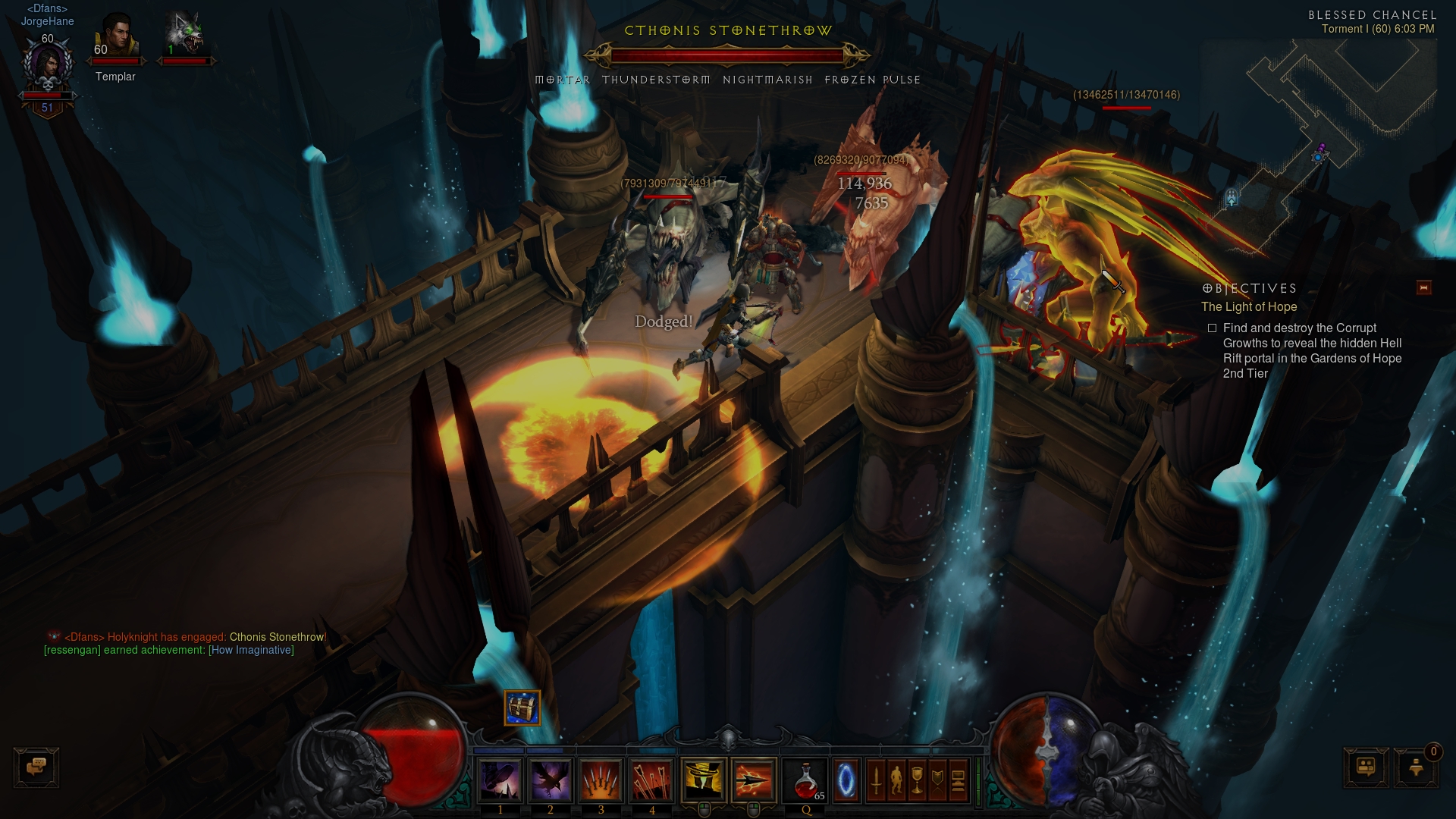Open the game menu computer icon
1456x819 pixels.
pos(958,780)
